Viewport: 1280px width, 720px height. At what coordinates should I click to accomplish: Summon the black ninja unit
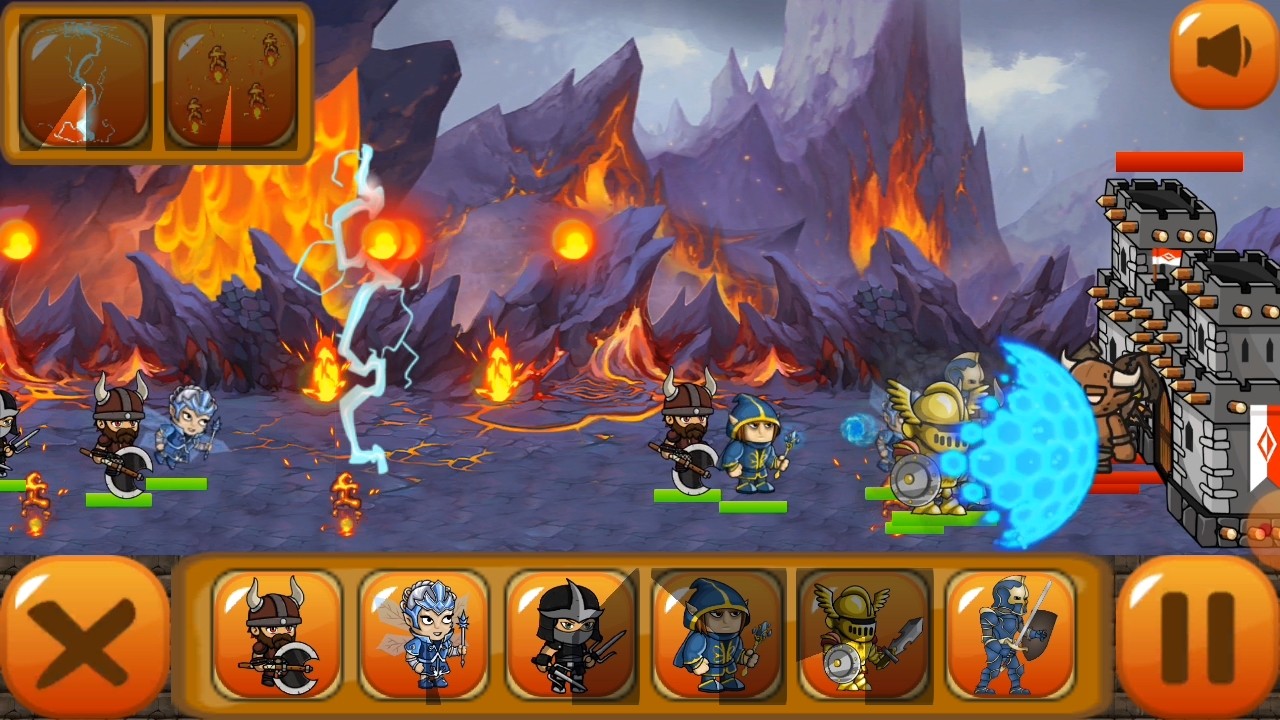click(570, 634)
